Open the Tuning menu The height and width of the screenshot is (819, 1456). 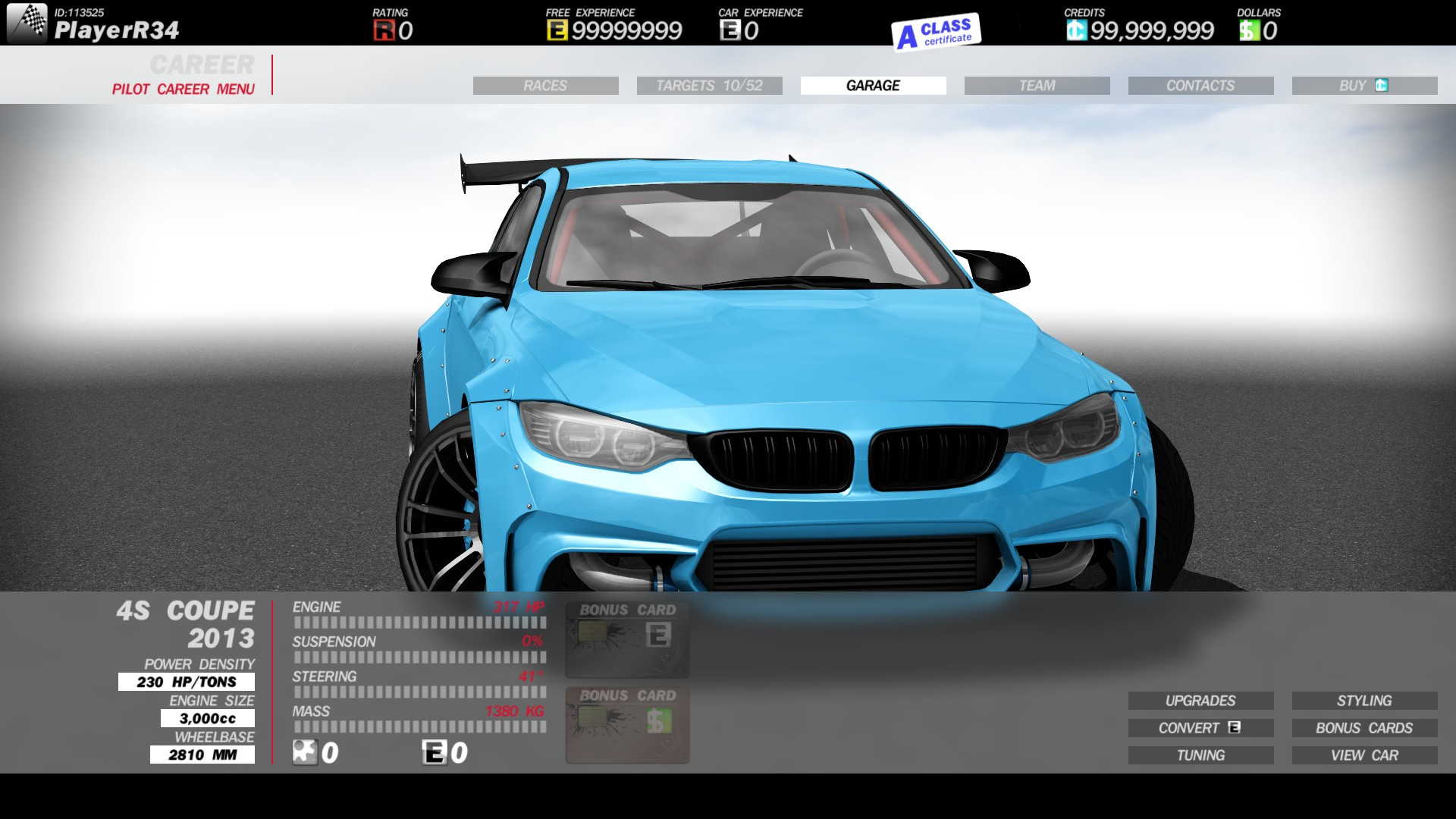tap(1200, 755)
